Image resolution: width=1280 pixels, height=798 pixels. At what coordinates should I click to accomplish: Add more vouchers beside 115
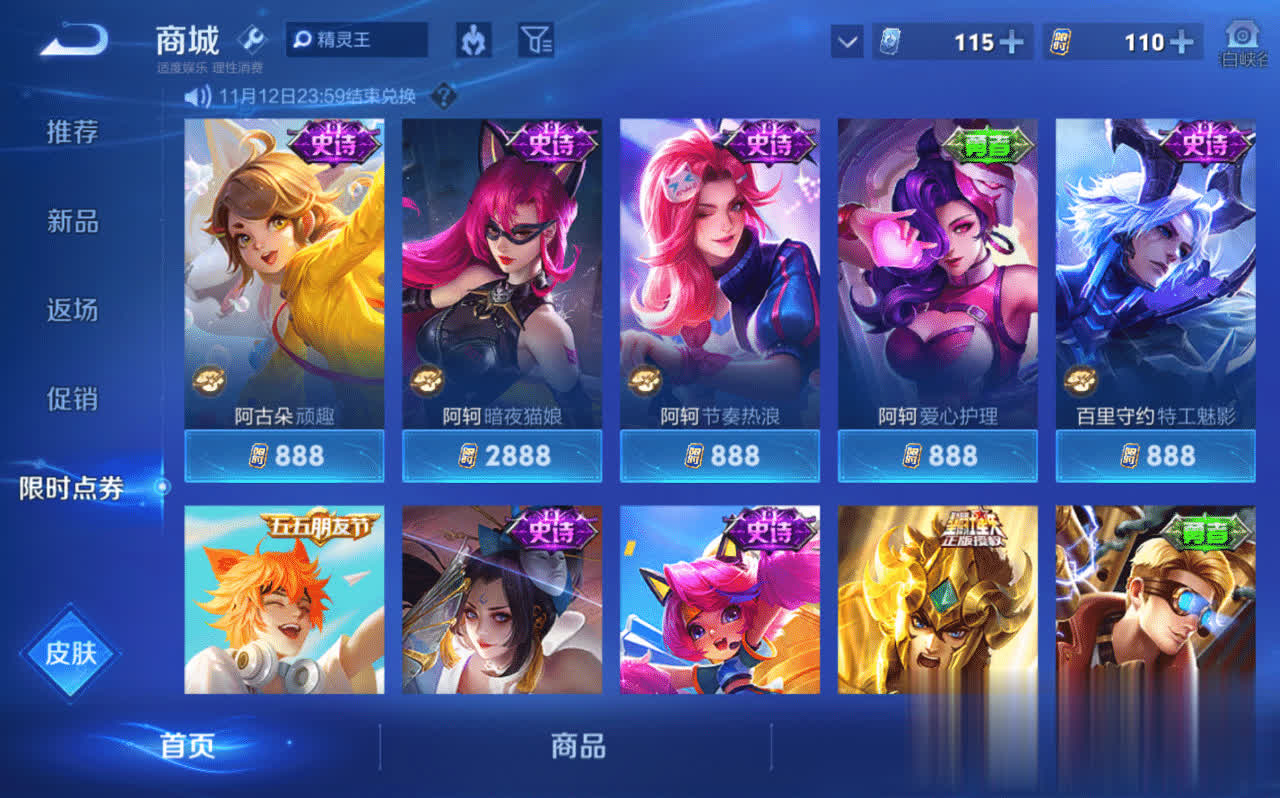tap(1012, 42)
